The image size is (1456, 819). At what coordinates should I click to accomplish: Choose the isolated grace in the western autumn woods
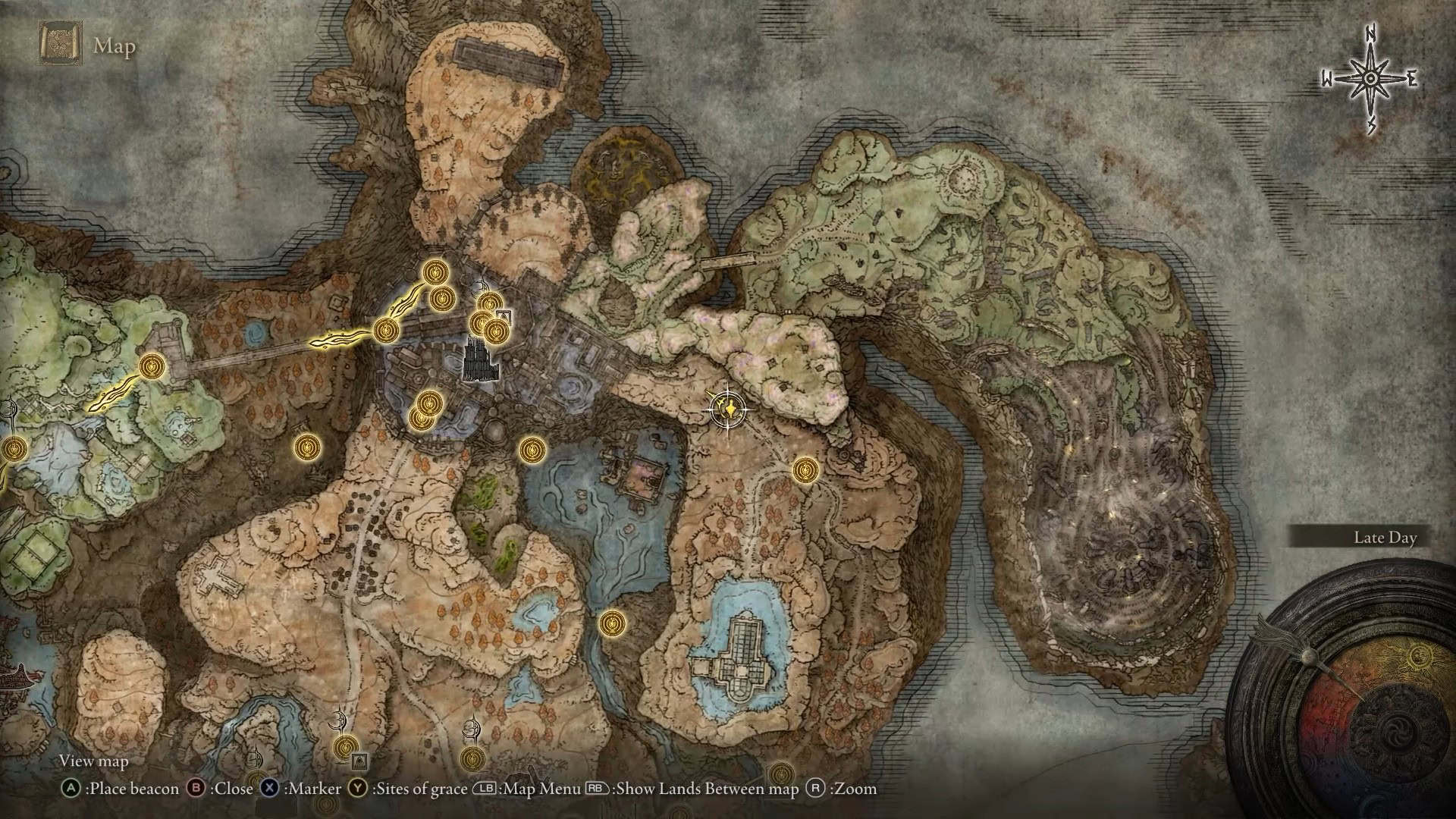[x=306, y=447]
